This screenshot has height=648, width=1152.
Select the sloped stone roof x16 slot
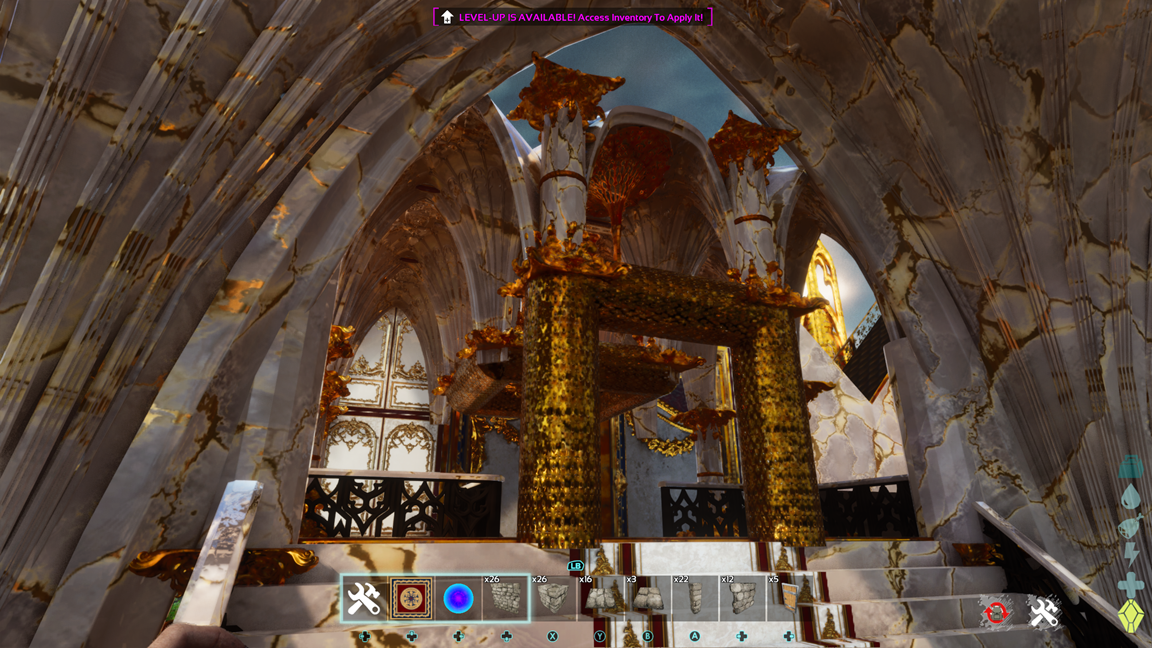[600, 599]
